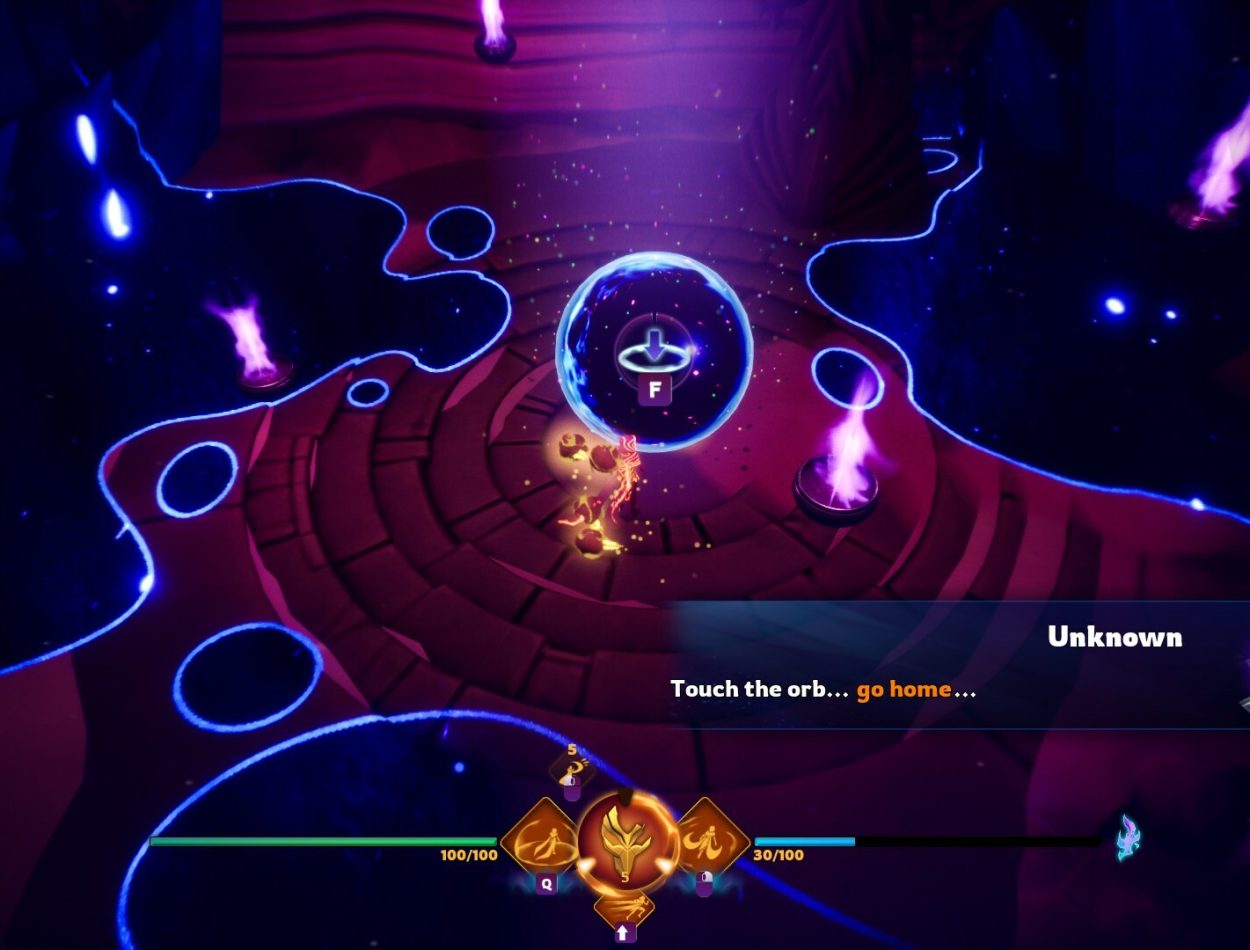1250x950 pixels.
Task: Click the blue flame icon beside the mana bar
Action: 1129,838
